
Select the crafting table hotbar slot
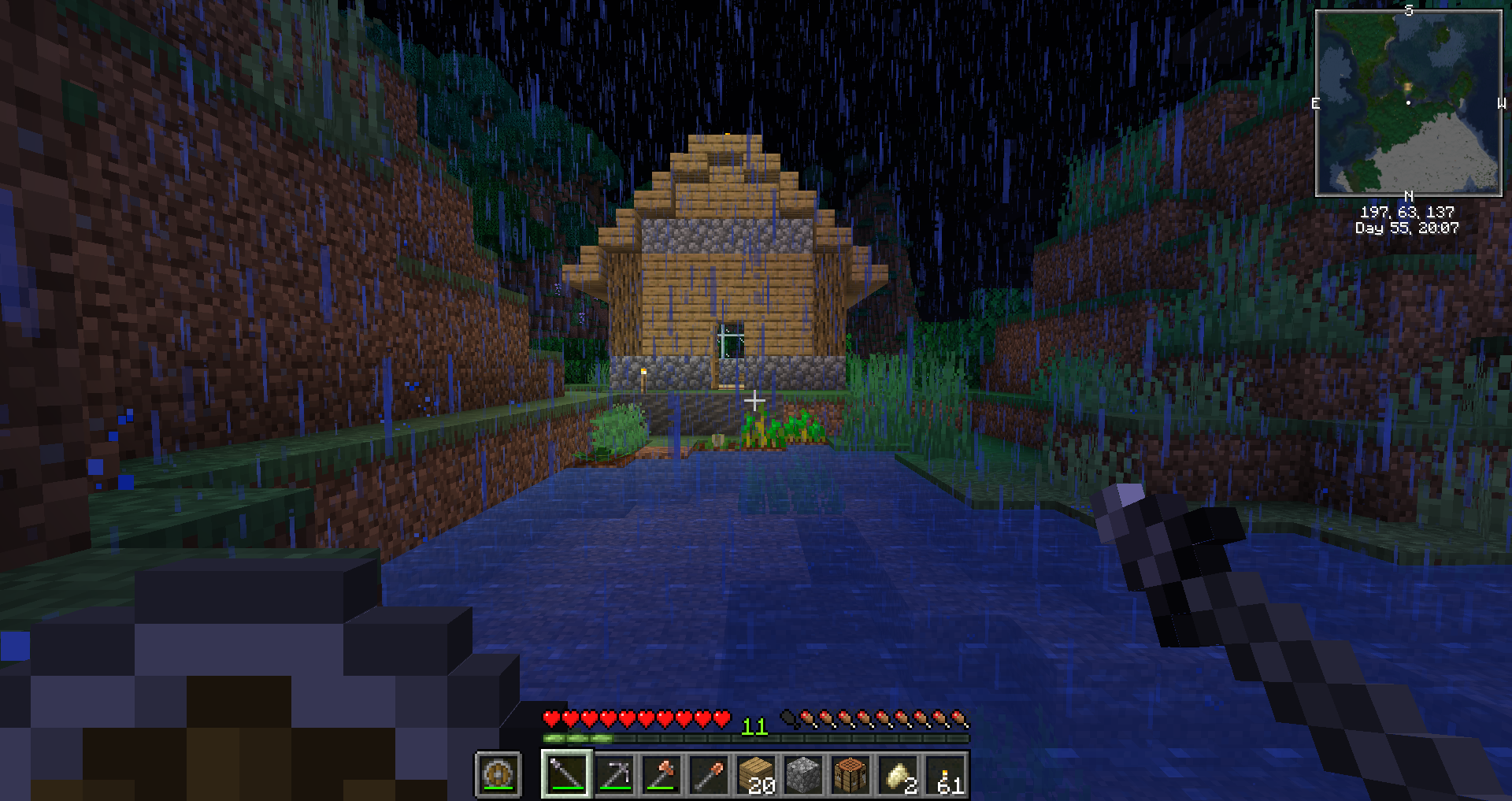[850, 774]
